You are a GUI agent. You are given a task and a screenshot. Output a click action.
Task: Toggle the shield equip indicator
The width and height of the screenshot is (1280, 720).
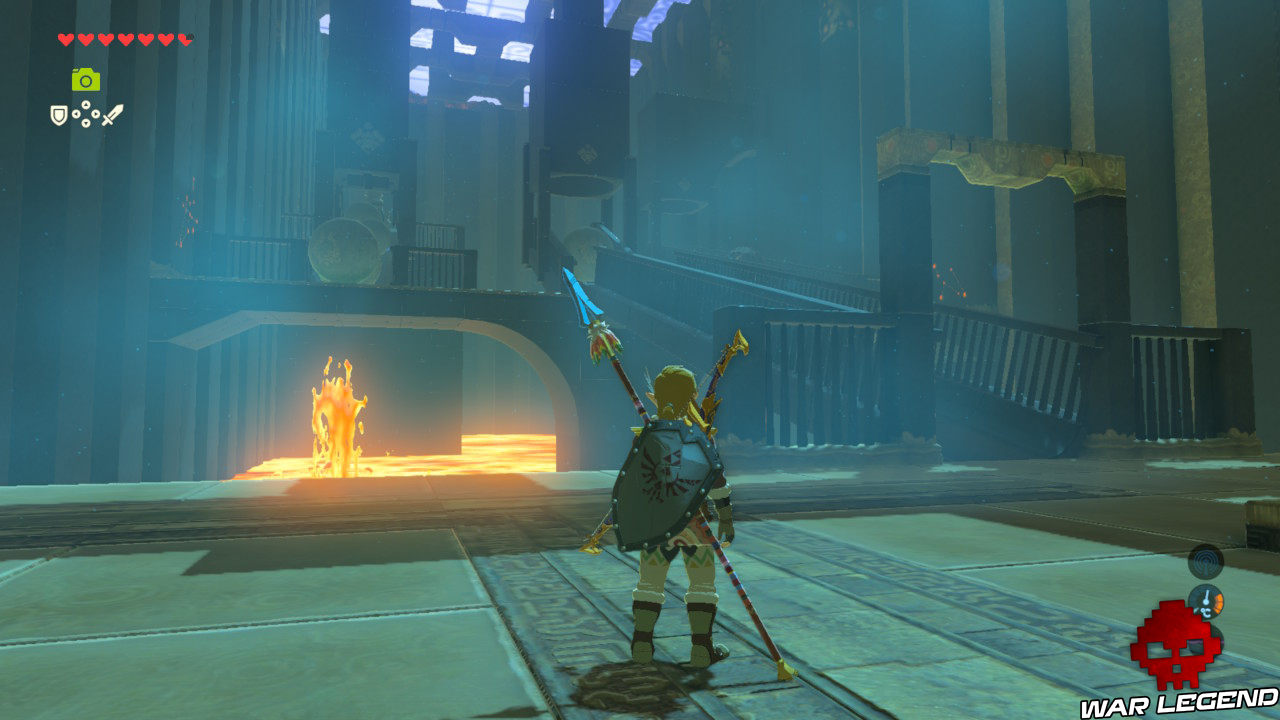59,113
